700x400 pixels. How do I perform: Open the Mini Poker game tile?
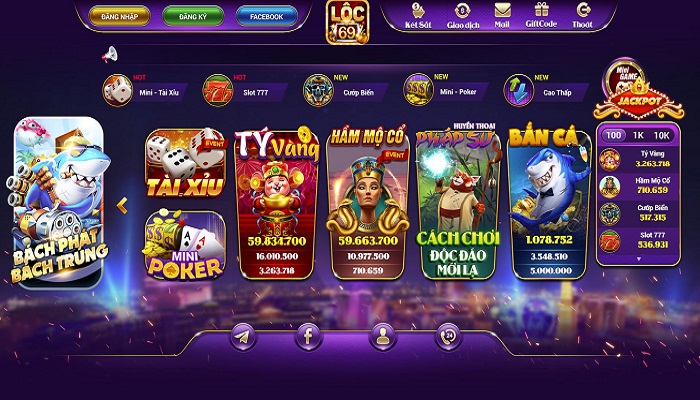point(183,244)
